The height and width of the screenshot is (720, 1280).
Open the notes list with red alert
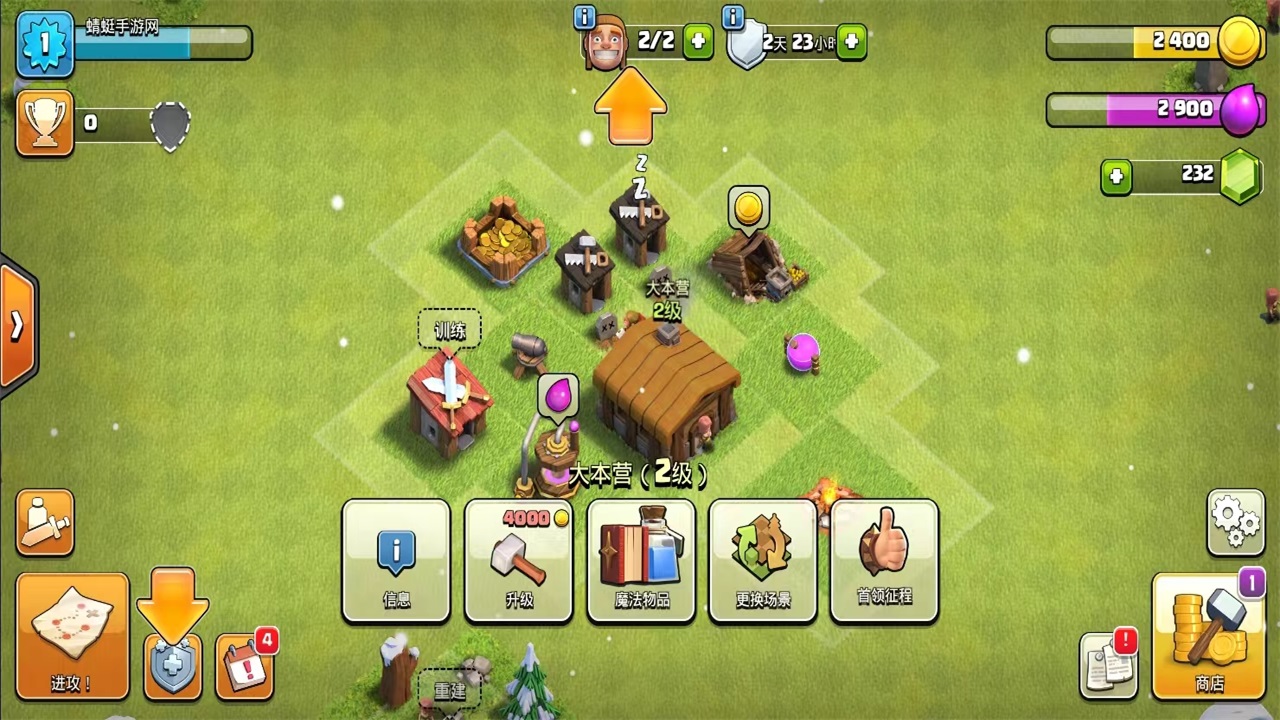(x=1108, y=664)
